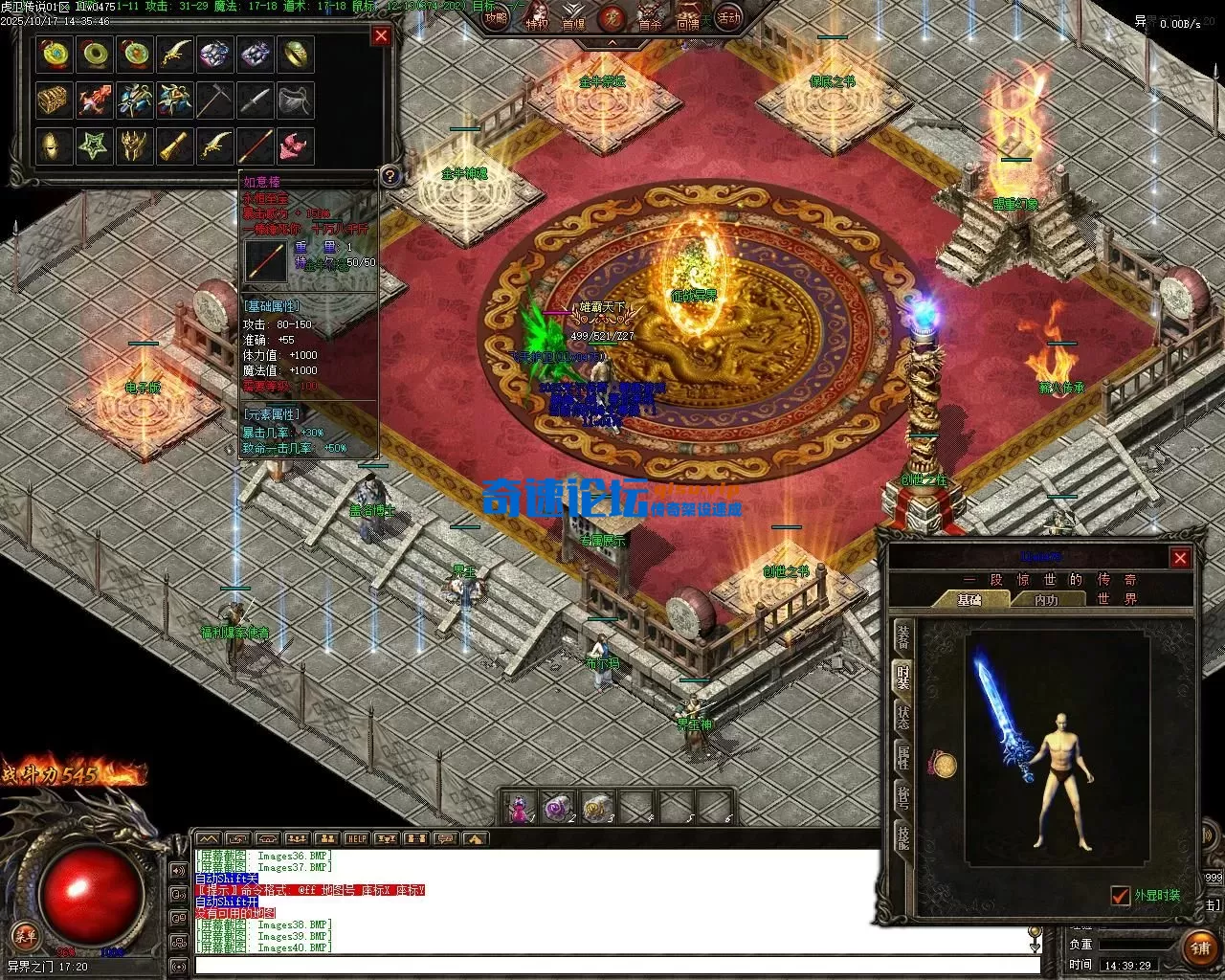Toggle the 外显时装 checkbox

point(1120,896)
